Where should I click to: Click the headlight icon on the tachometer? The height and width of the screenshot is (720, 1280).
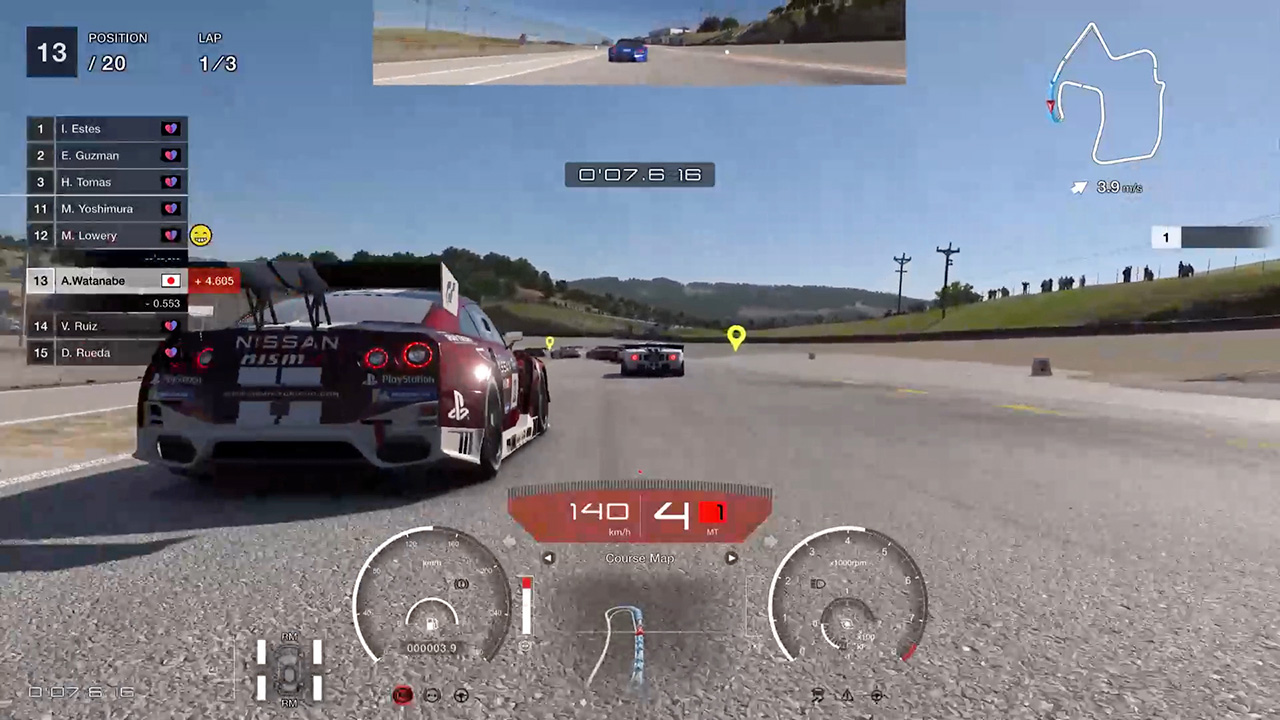817,582
